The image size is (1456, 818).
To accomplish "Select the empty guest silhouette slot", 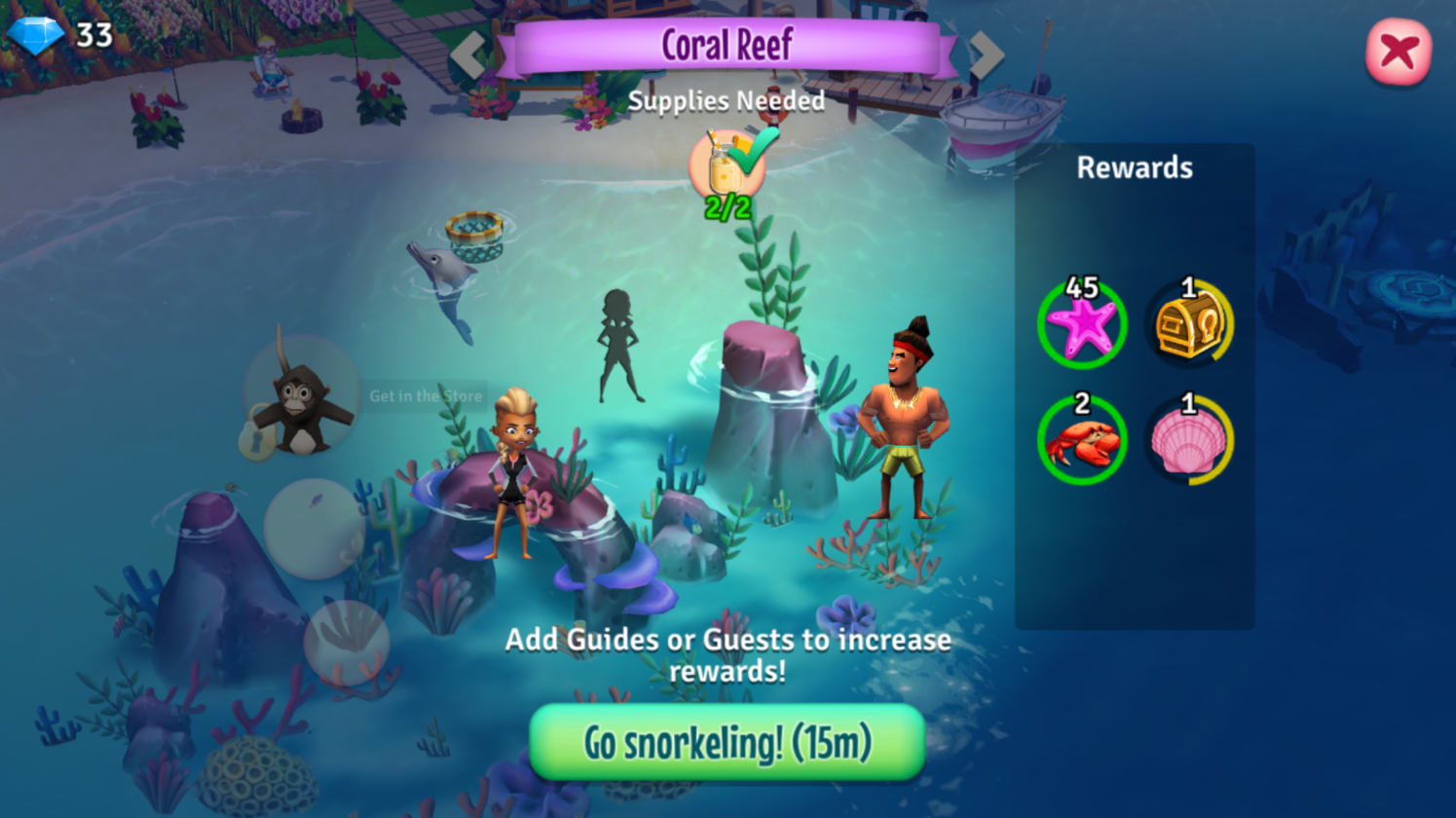I will 617,346.
